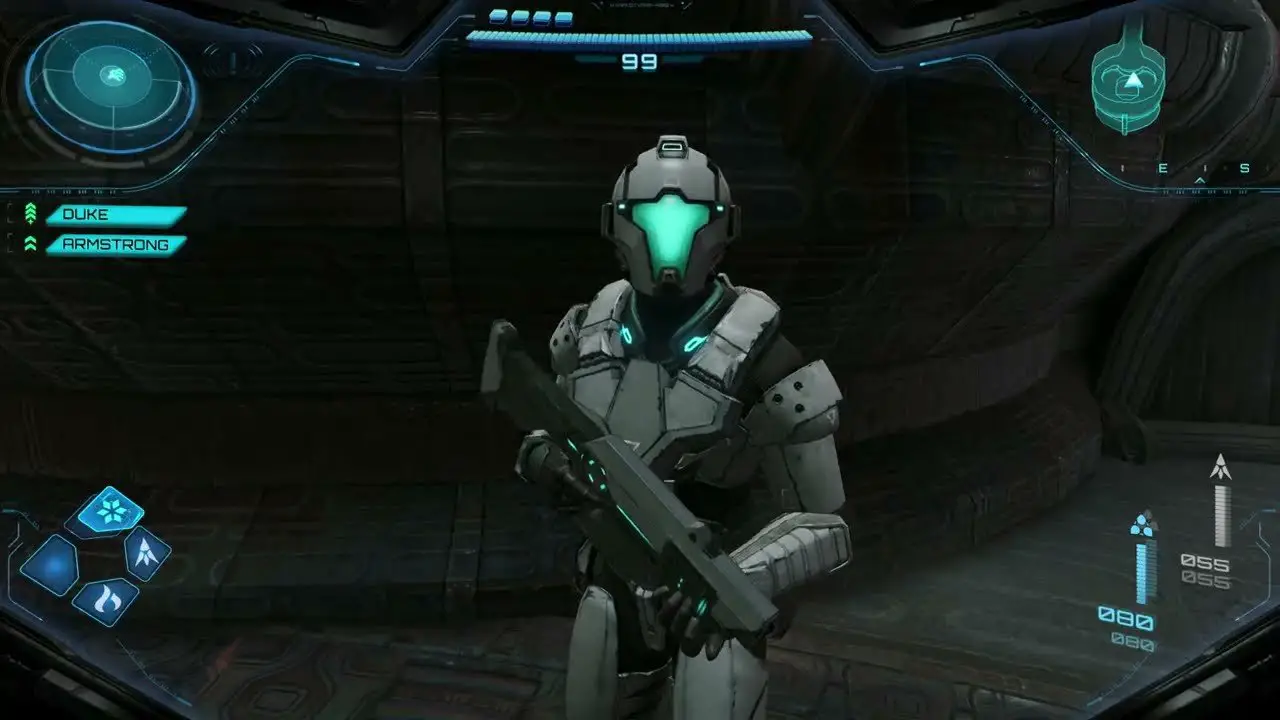
Task: Switch to the white arrowhead weapon
Action: point(1219,468)
